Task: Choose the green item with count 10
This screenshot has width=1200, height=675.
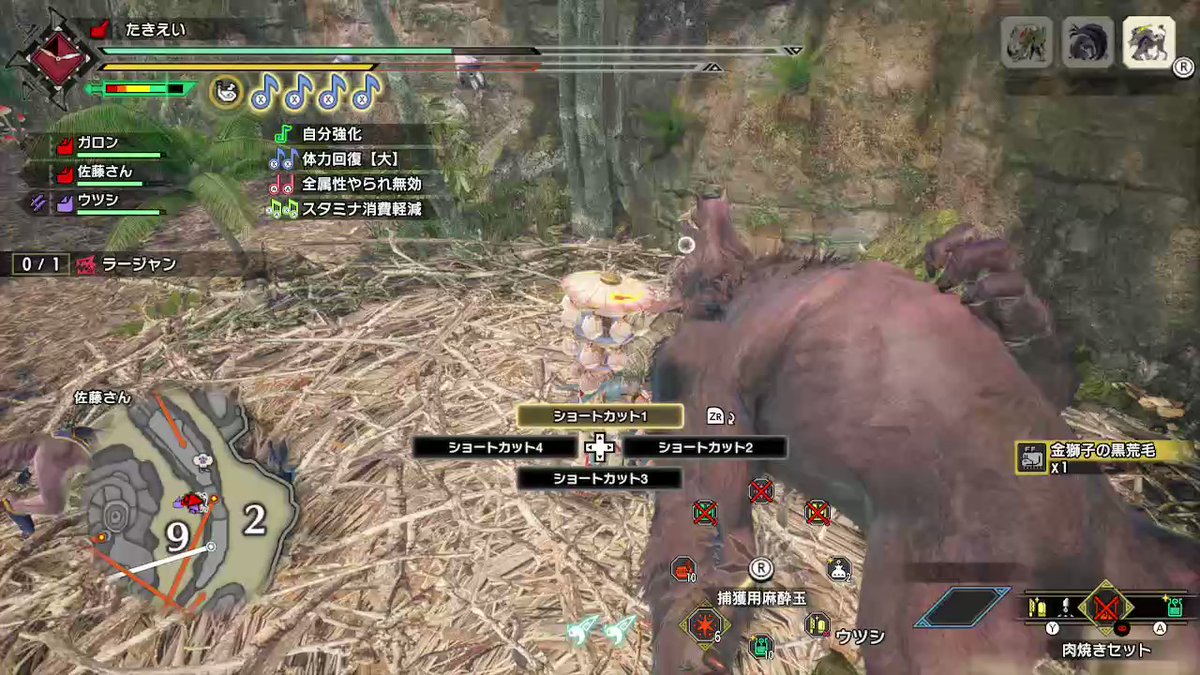Action: pos(763,646)
